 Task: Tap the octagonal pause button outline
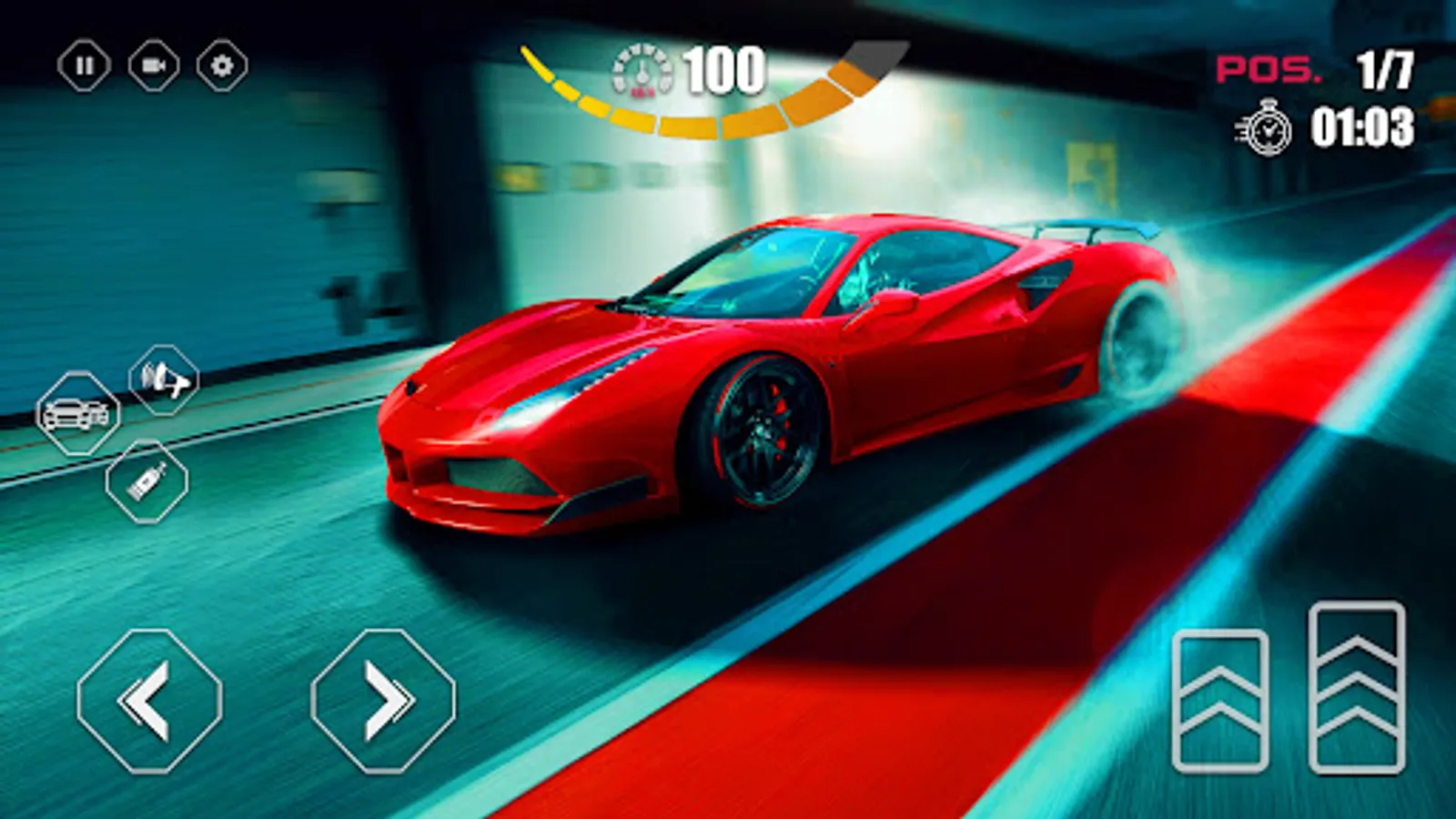(86, 65)
